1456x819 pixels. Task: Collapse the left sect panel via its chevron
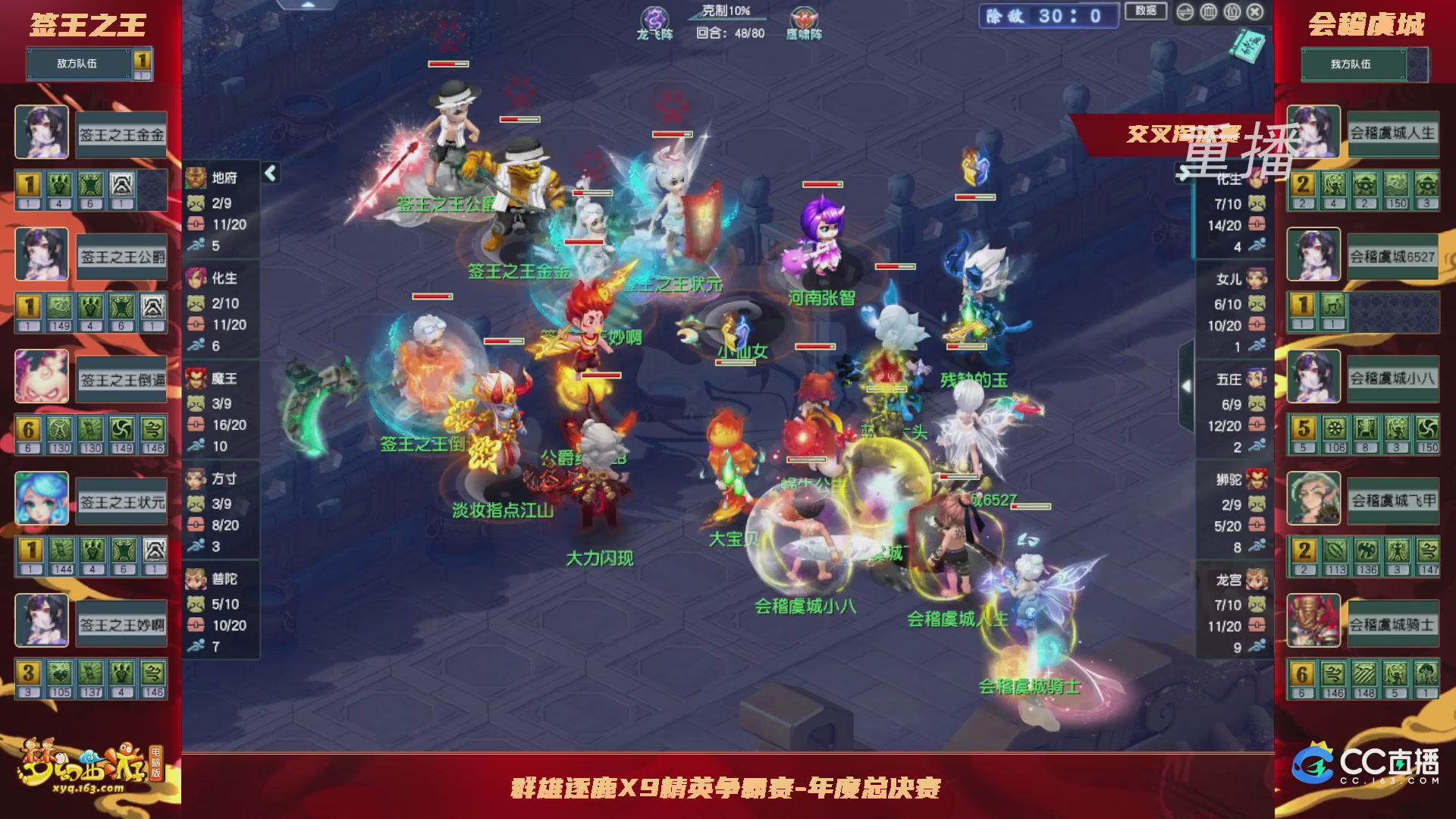(270, 172)
